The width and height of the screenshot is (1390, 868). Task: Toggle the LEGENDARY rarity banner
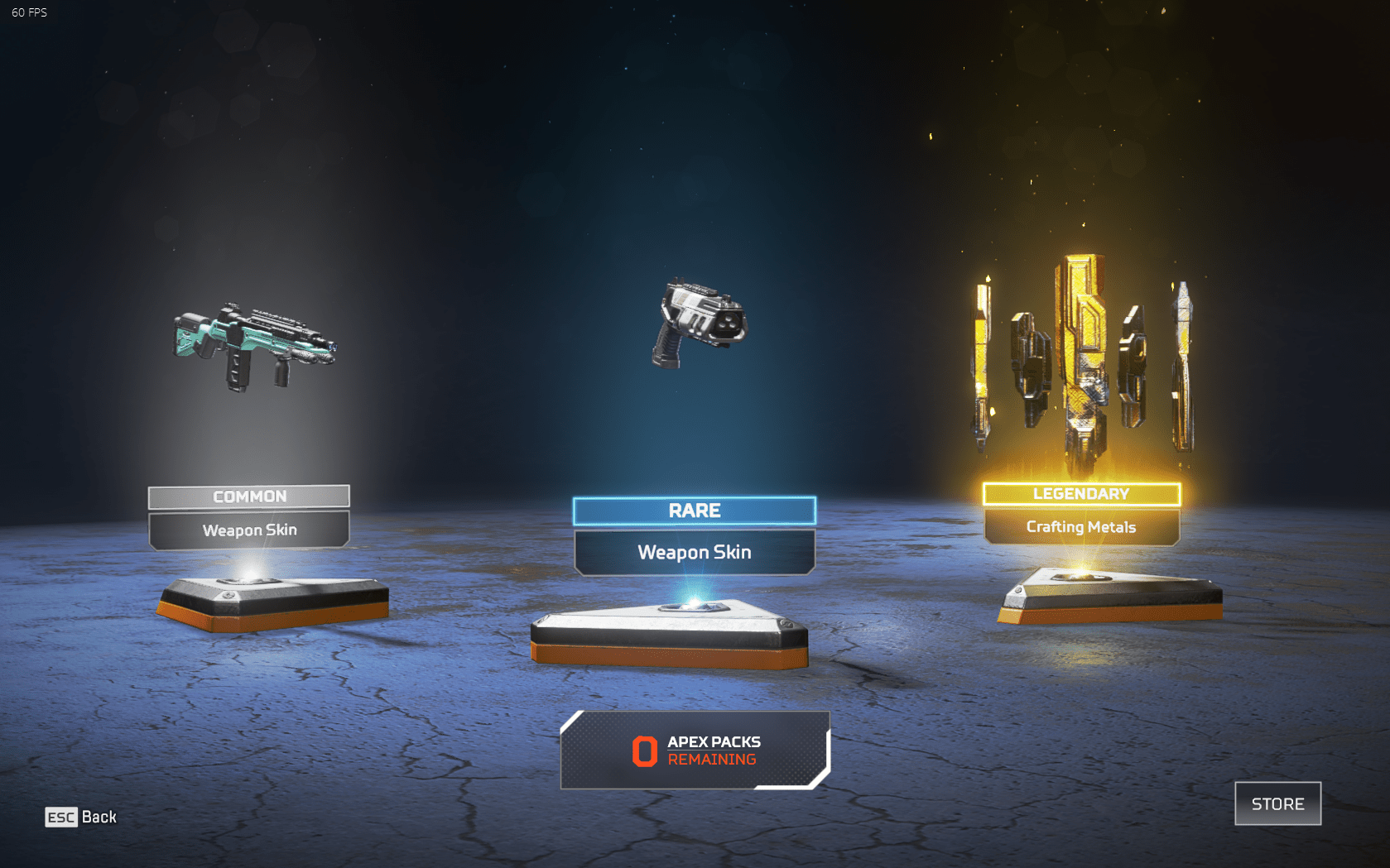tap(1080, 493)
